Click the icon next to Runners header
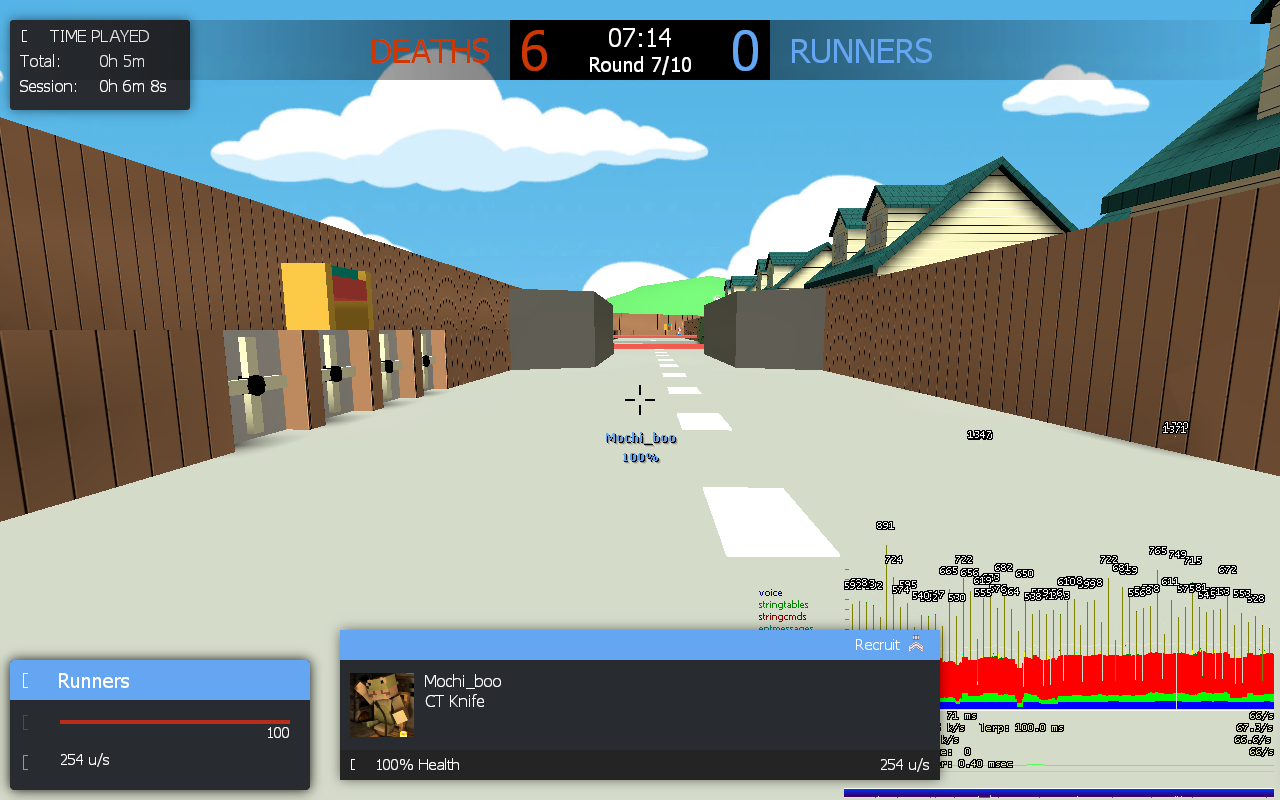The width and height of the screenshot is (1280, 800). [25, 680]
